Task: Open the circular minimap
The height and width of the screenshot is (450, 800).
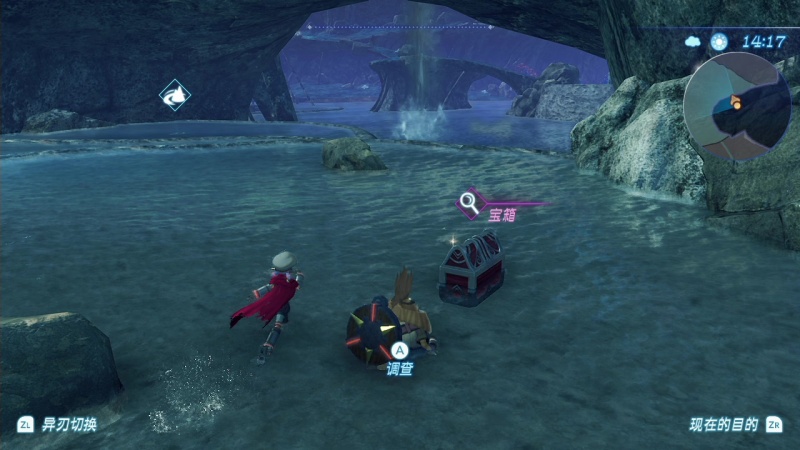Action: (736, 106)
